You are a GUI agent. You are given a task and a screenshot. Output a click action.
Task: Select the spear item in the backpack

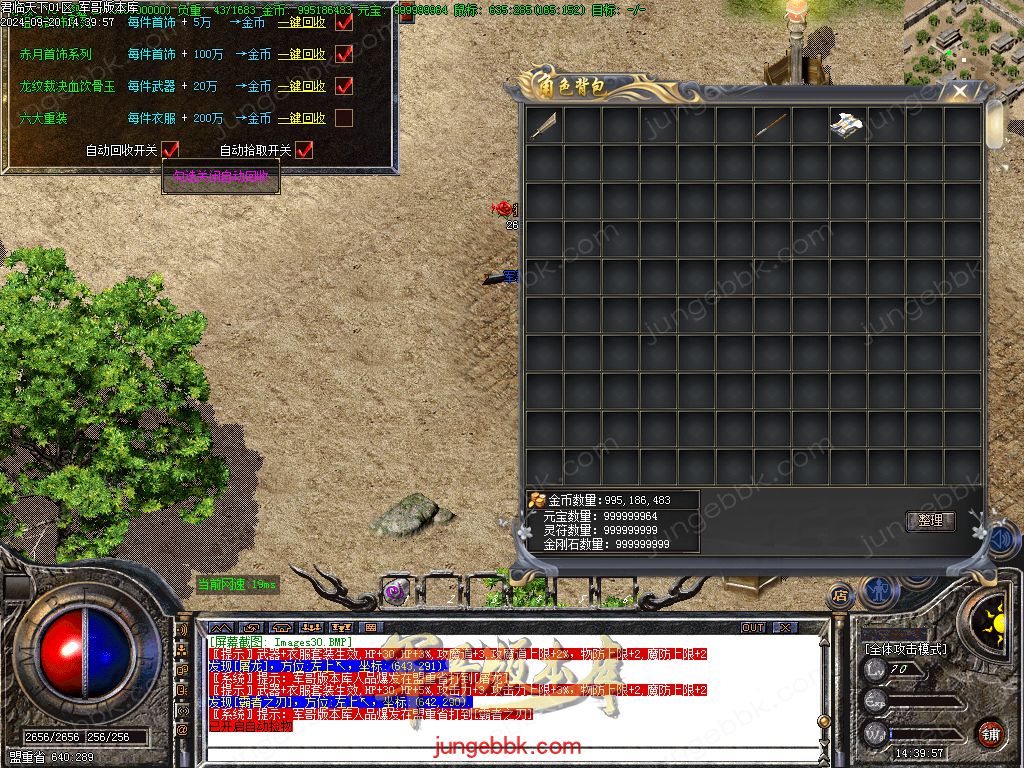[x=771, y=125]
